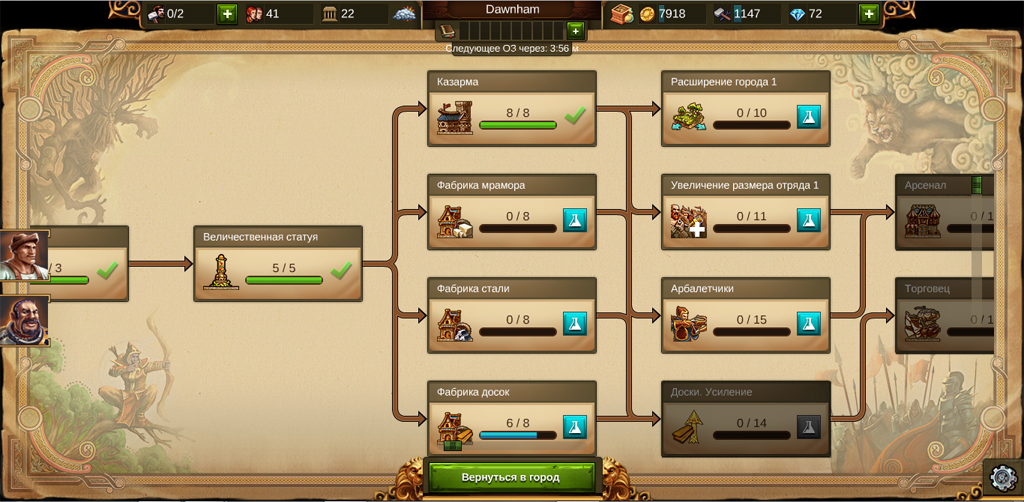This screenshot has width=1024, height=502.
Task: Open the gear settings icon
Action: [x=1002, y=478]
